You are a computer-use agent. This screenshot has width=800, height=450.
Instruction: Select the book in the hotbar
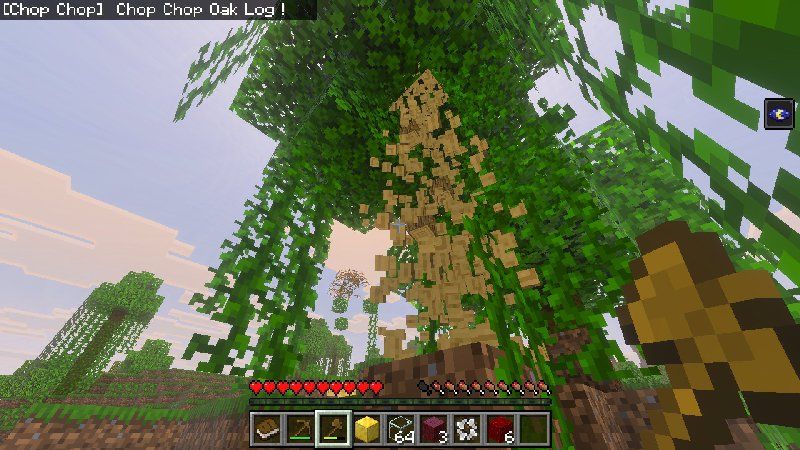[265, 430]
